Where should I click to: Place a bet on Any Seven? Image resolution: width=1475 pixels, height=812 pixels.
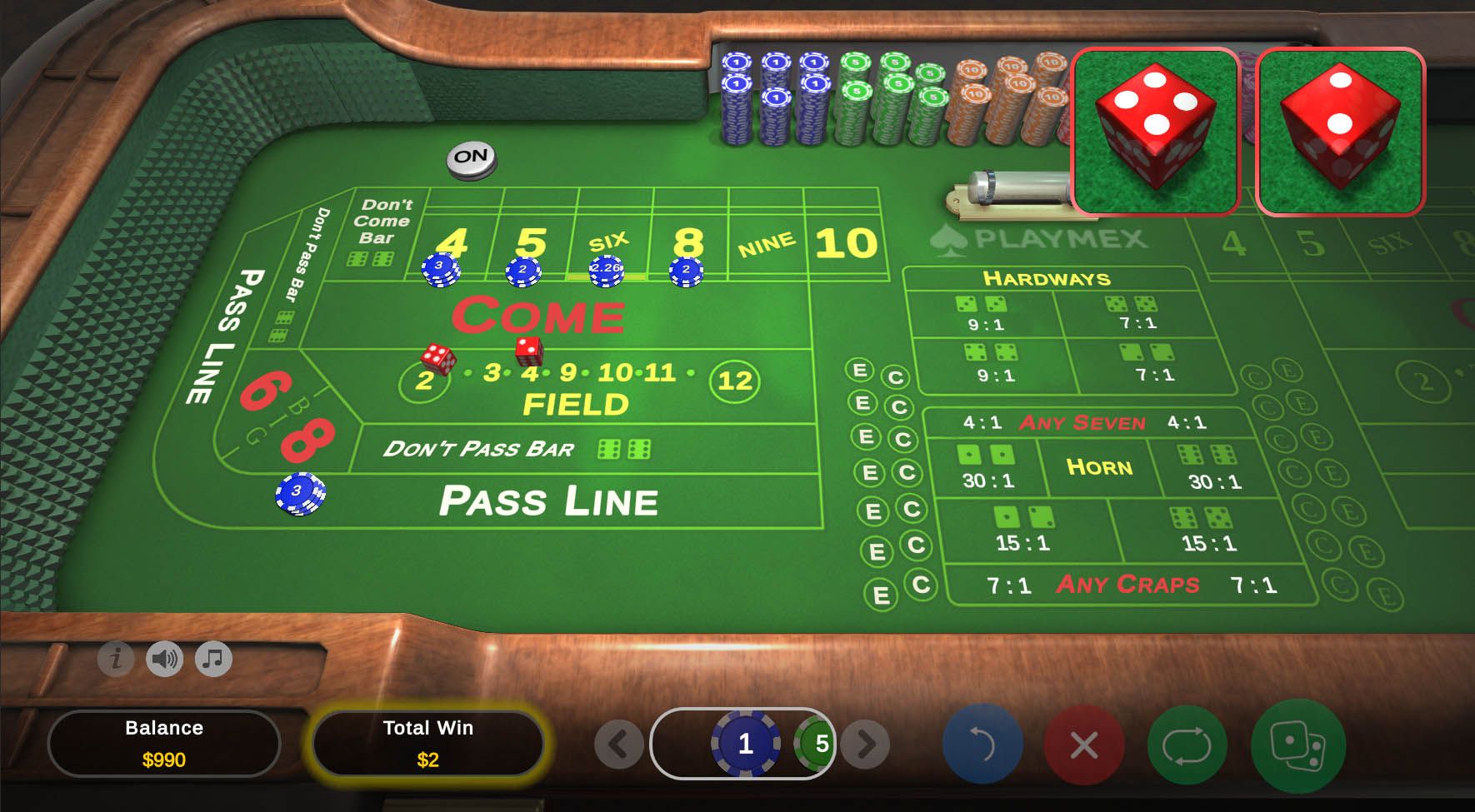coord(1082,423)
